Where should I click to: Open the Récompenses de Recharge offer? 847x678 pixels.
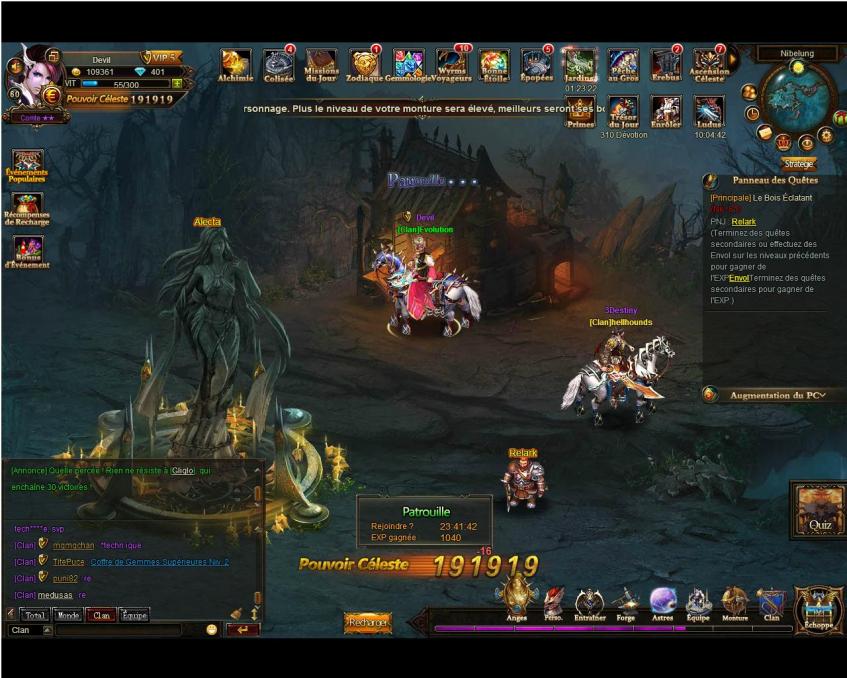point(27,208)
